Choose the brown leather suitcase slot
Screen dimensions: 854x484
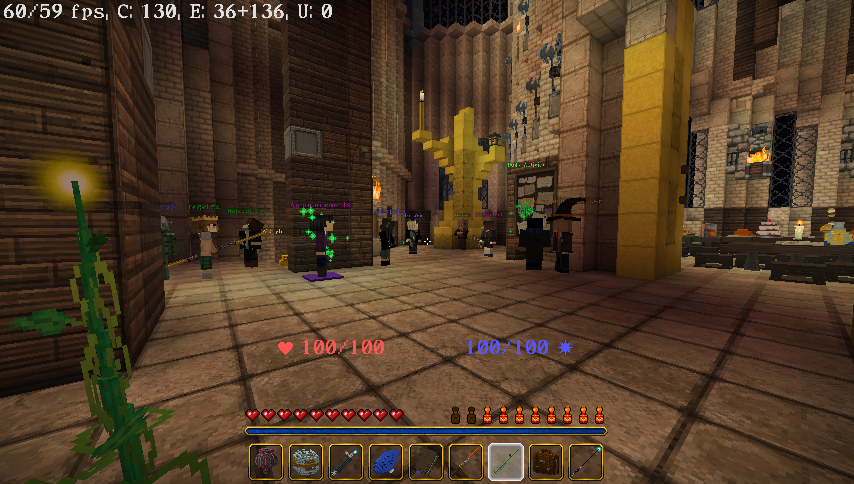[x=546, y=462]
